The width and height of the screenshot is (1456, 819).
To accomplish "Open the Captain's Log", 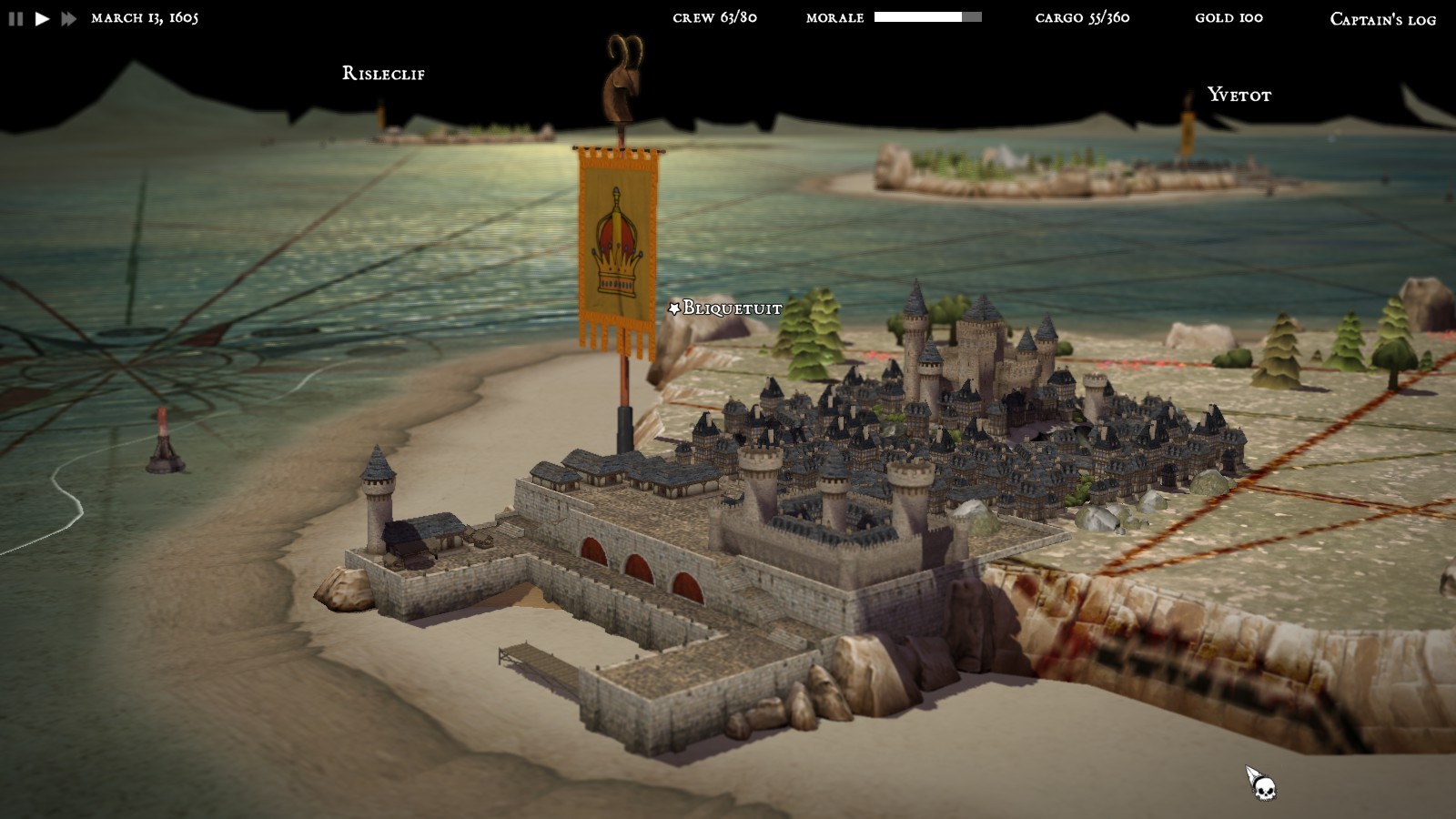I will tap(1382, 19).
